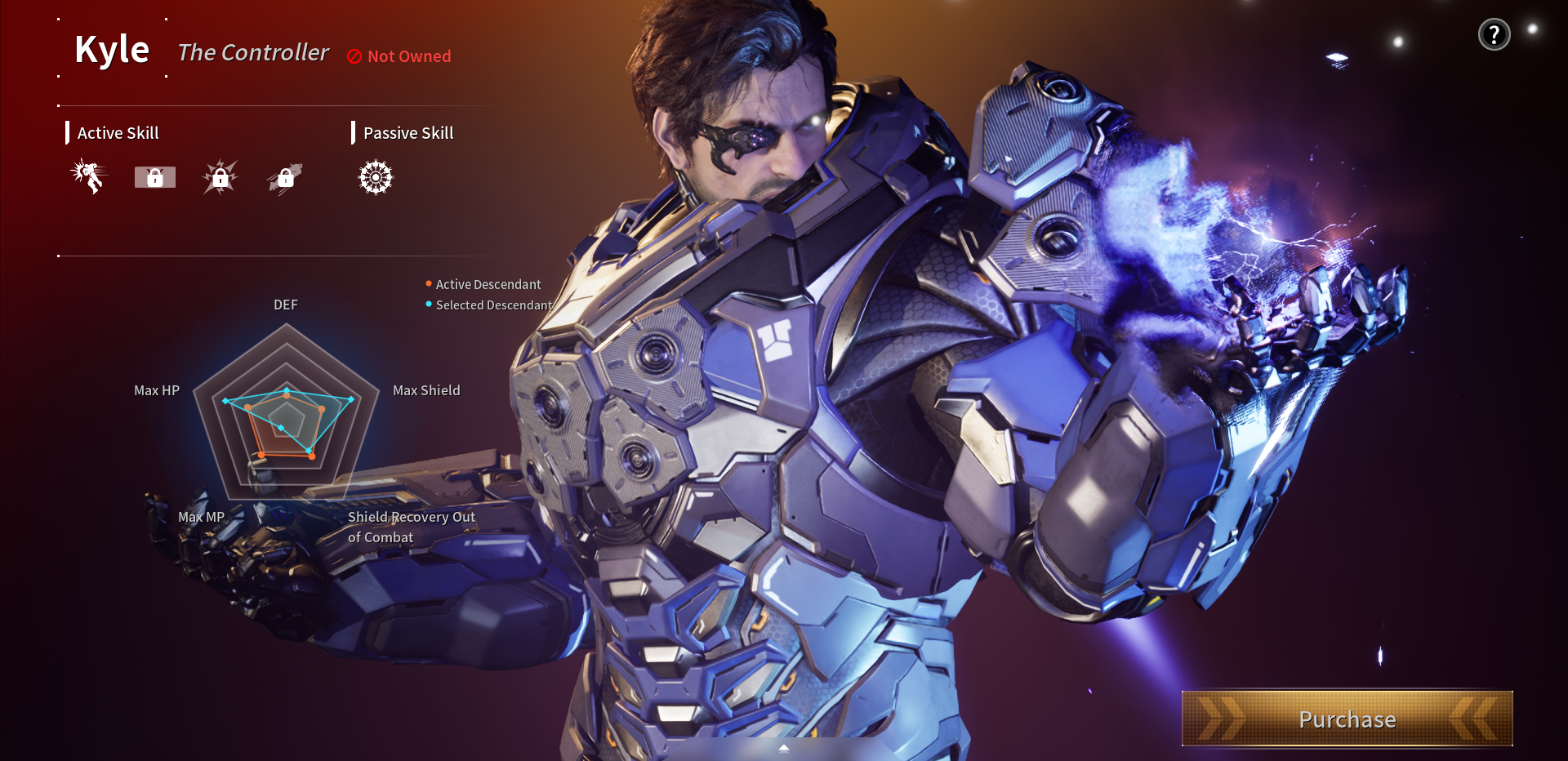Click the Max Shield label on radar chart
Screen dimensions: 1568x761
coord(425,390)
